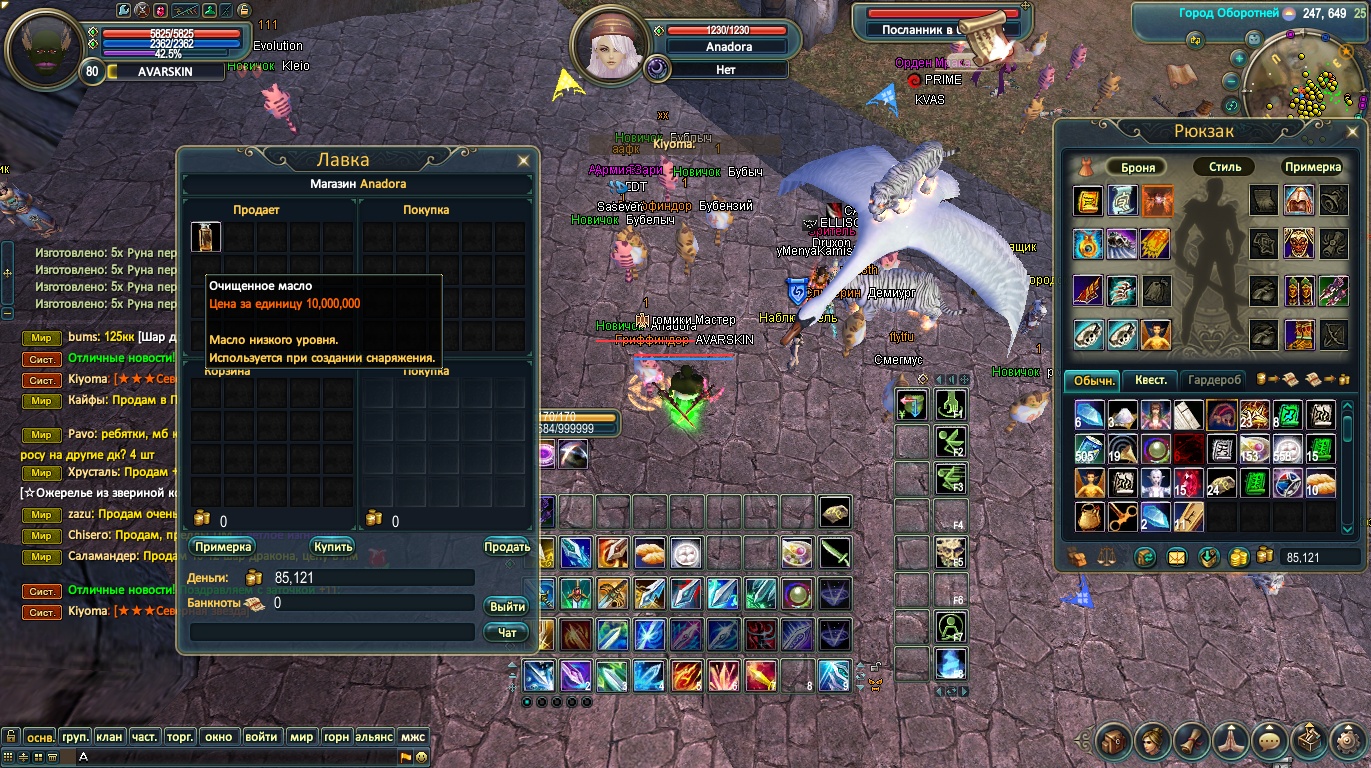The image size is (1371, 768).
Task: Open the emoji smiley picker in chat
Action: pos(422,758)
